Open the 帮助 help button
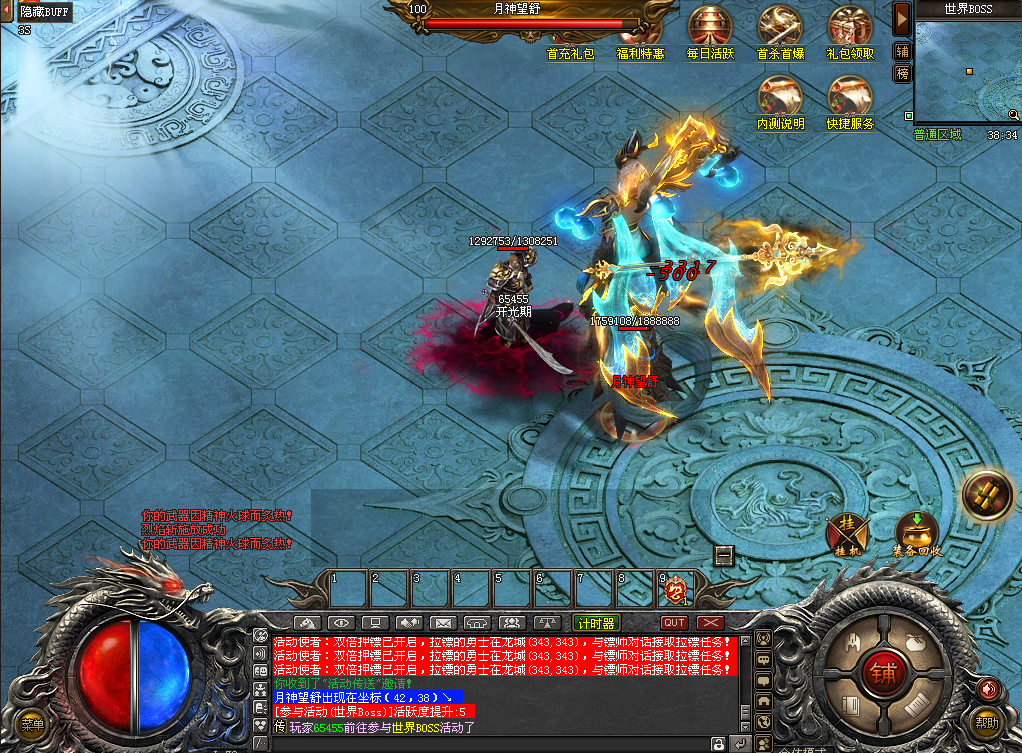 click(x=987, y=720)
